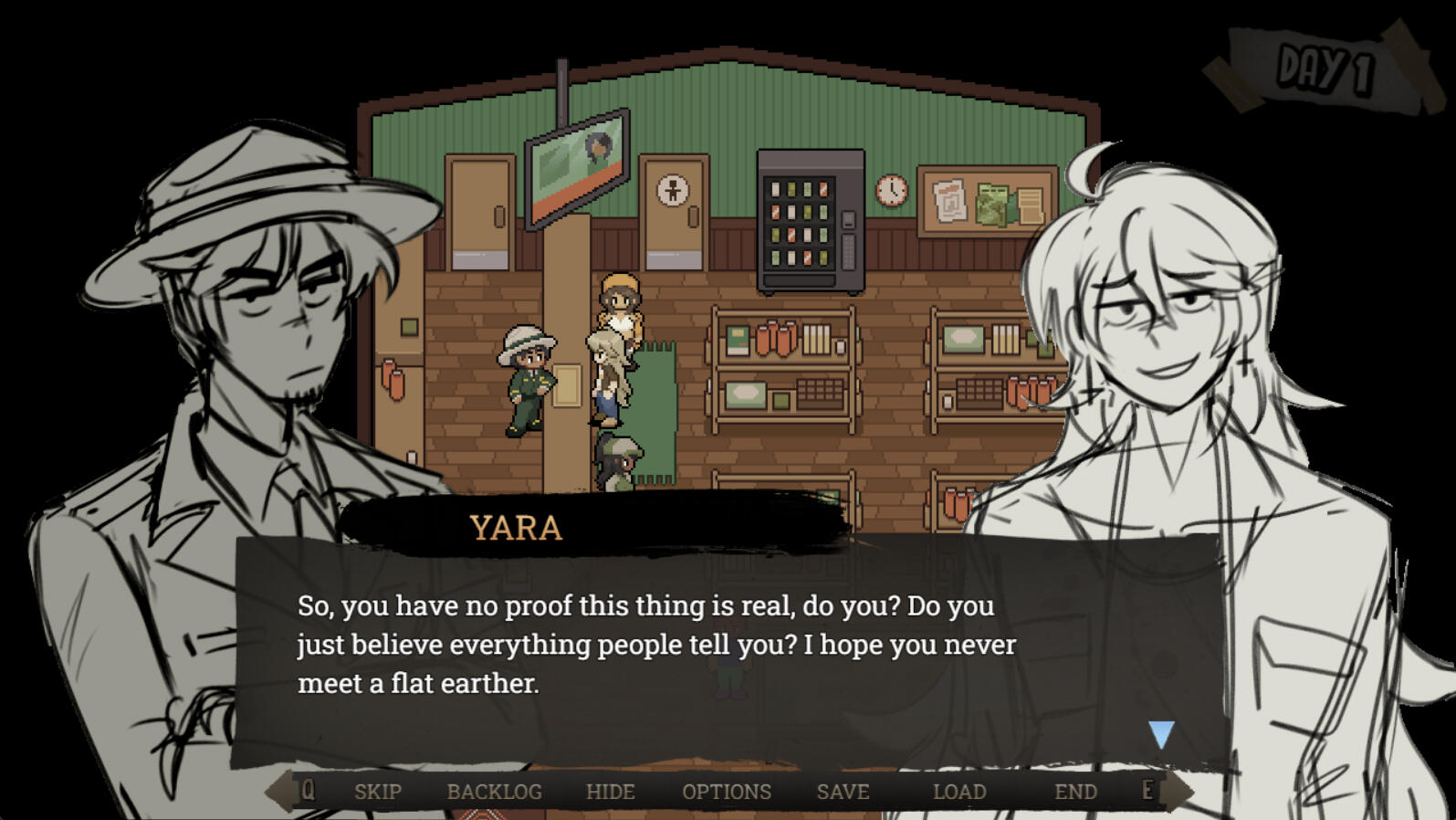Image resolution: width=1456 pixels, height=820 pixels.
Task: Hide the dialogue box
Action: point(610,792)
